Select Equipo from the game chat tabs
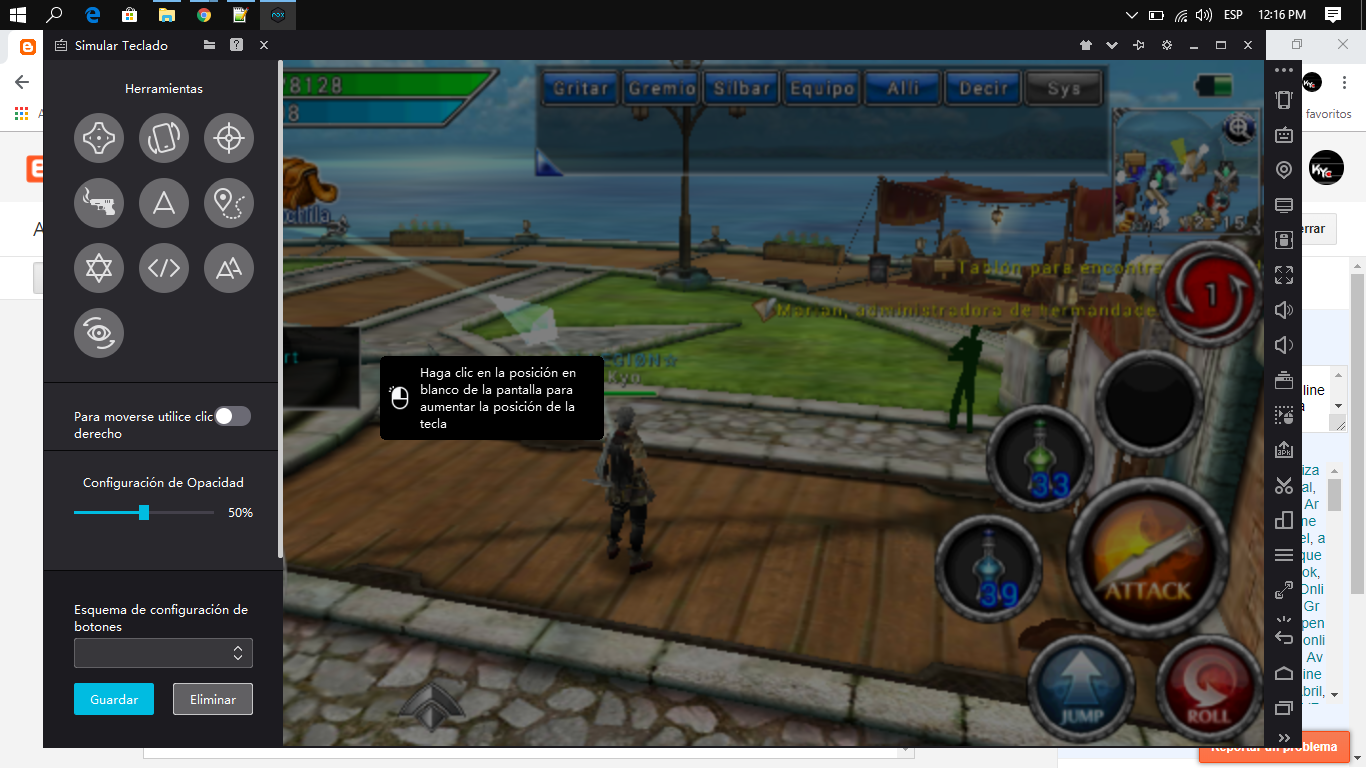This screenshot has height=768, width=1366. click(x=822, y=88)
